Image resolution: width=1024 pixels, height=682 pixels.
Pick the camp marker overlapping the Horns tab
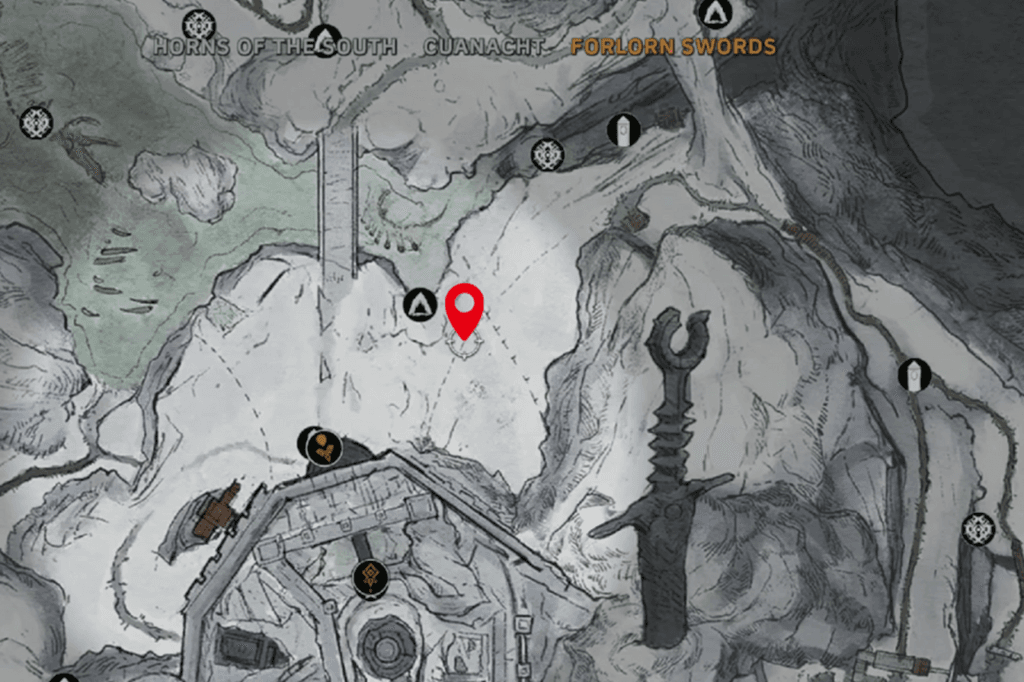pyautogui.click(x=325, y=40)
